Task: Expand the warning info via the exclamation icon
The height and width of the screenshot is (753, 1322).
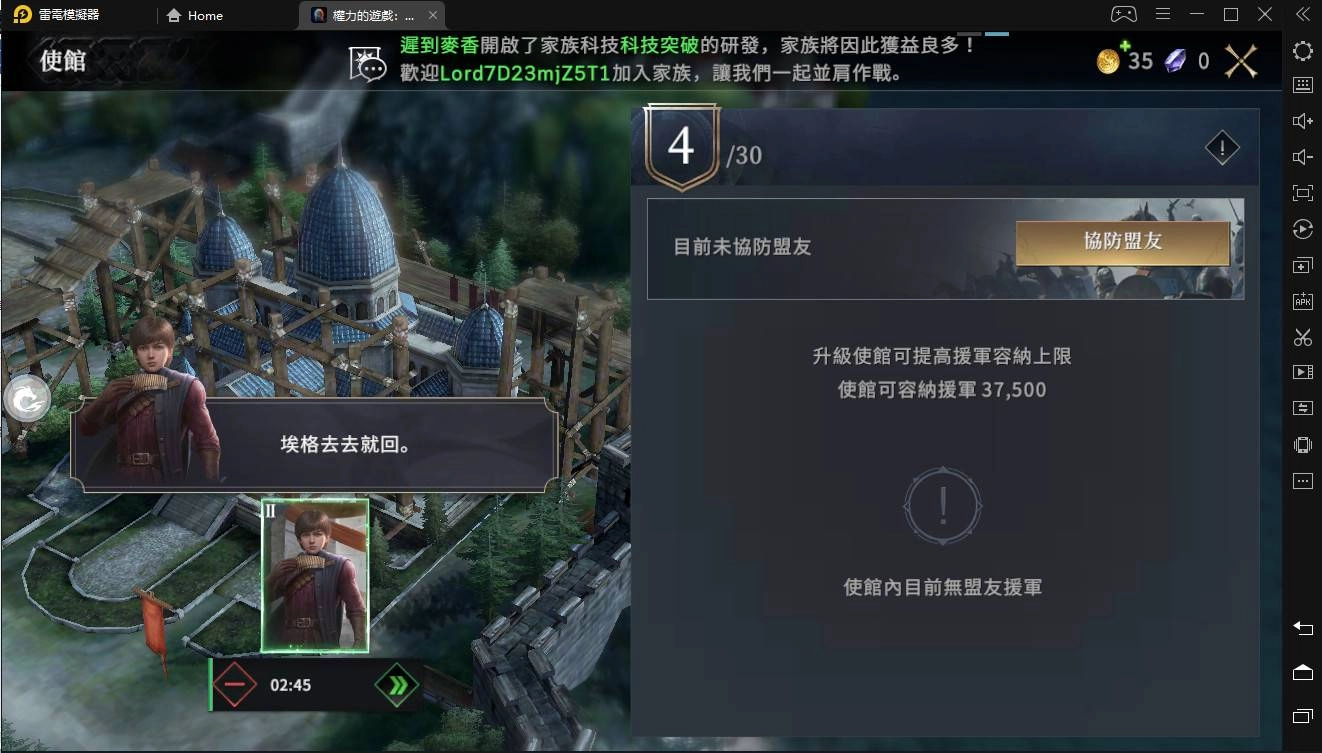Action: coord(1220,147)
